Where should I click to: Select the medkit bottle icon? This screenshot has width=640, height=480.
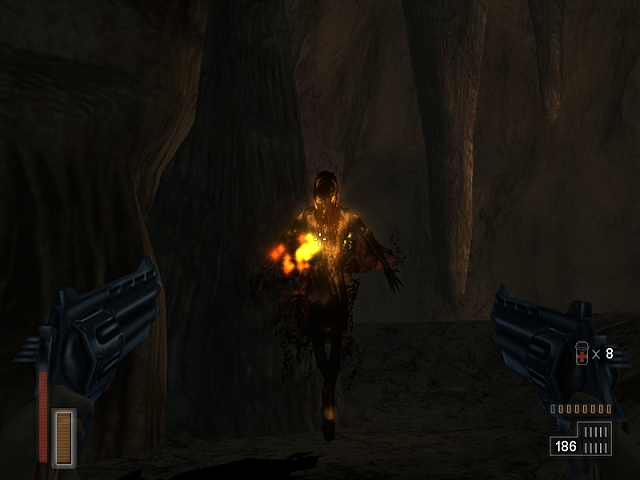coord(582,354)
